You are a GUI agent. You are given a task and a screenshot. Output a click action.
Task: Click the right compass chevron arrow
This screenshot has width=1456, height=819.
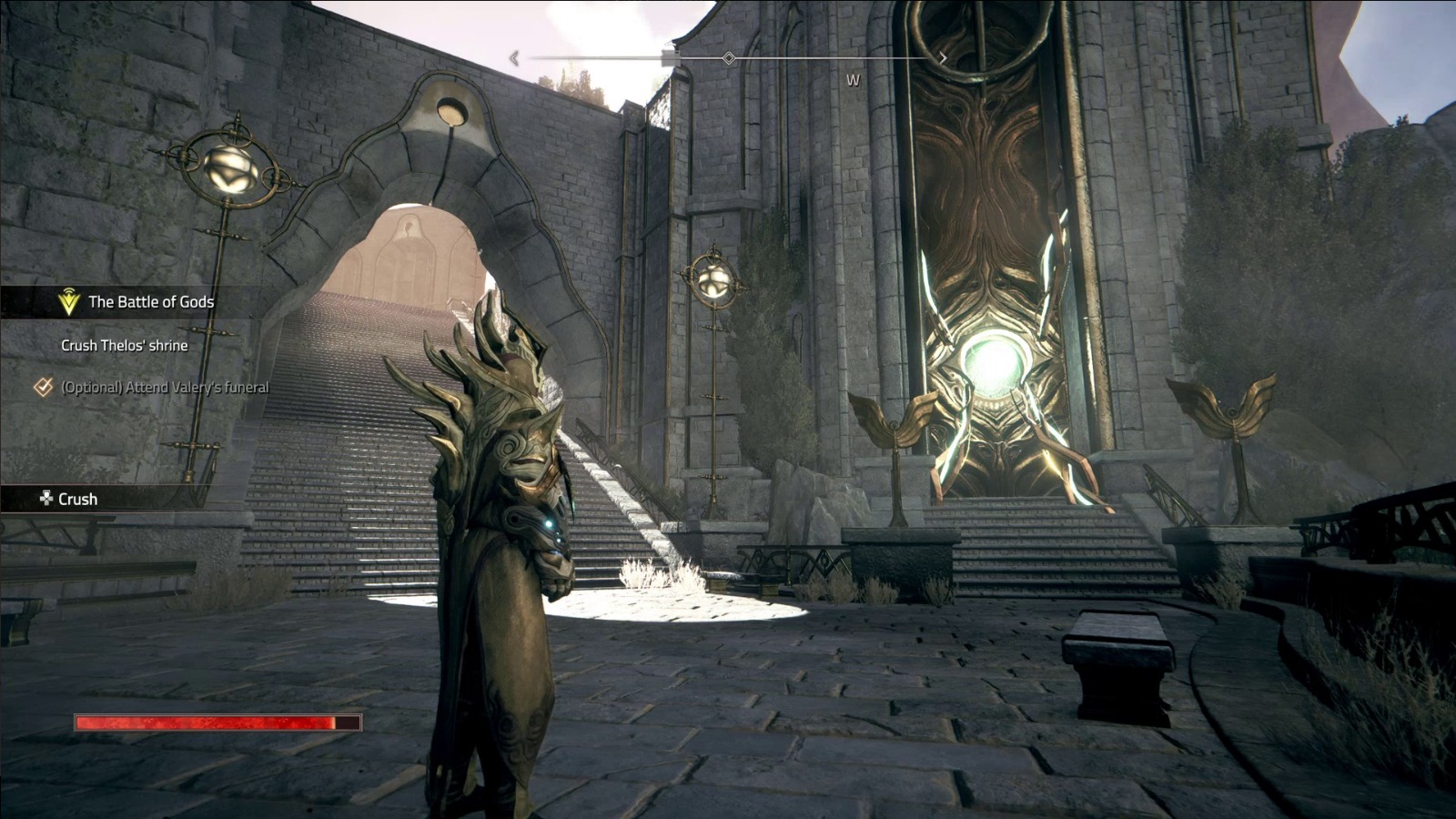coord(944,57)
